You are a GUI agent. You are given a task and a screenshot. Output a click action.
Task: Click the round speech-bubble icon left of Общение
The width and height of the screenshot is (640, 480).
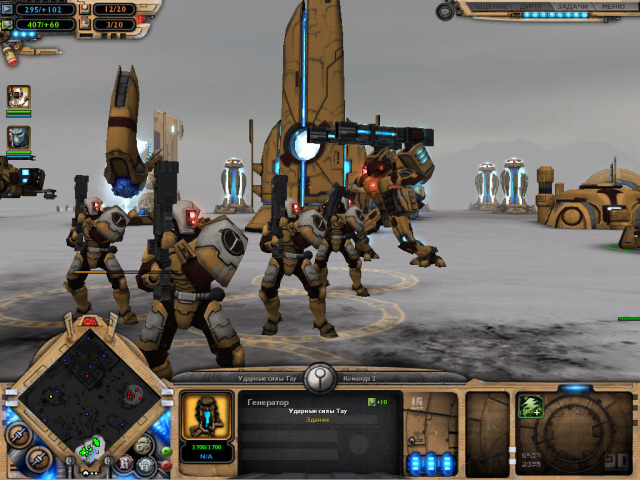click(x=443, y=11)
